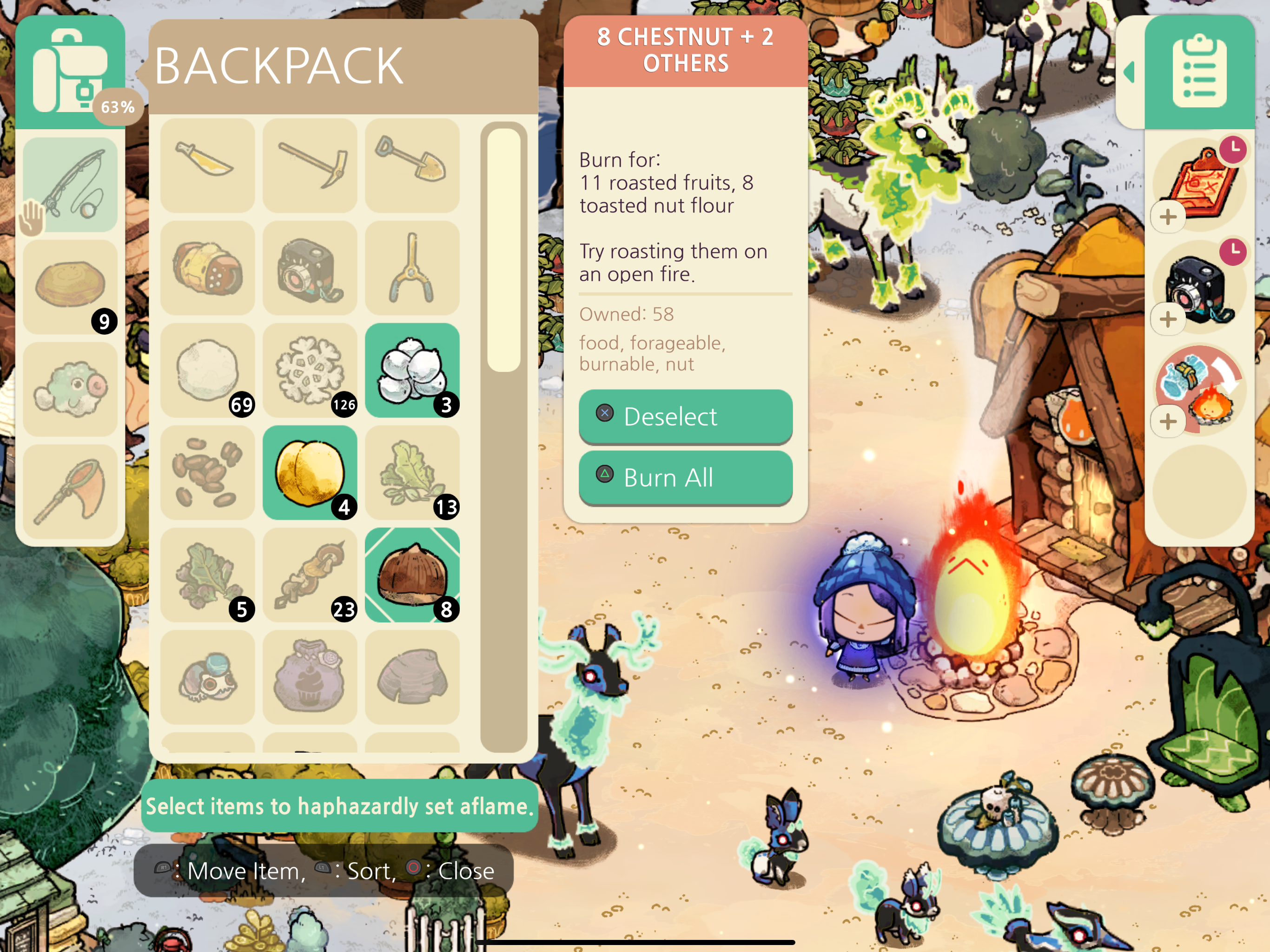Choose the pickaxe slot
The height and width of the screenshot is (952, 1270).
[x=310, y=166]
